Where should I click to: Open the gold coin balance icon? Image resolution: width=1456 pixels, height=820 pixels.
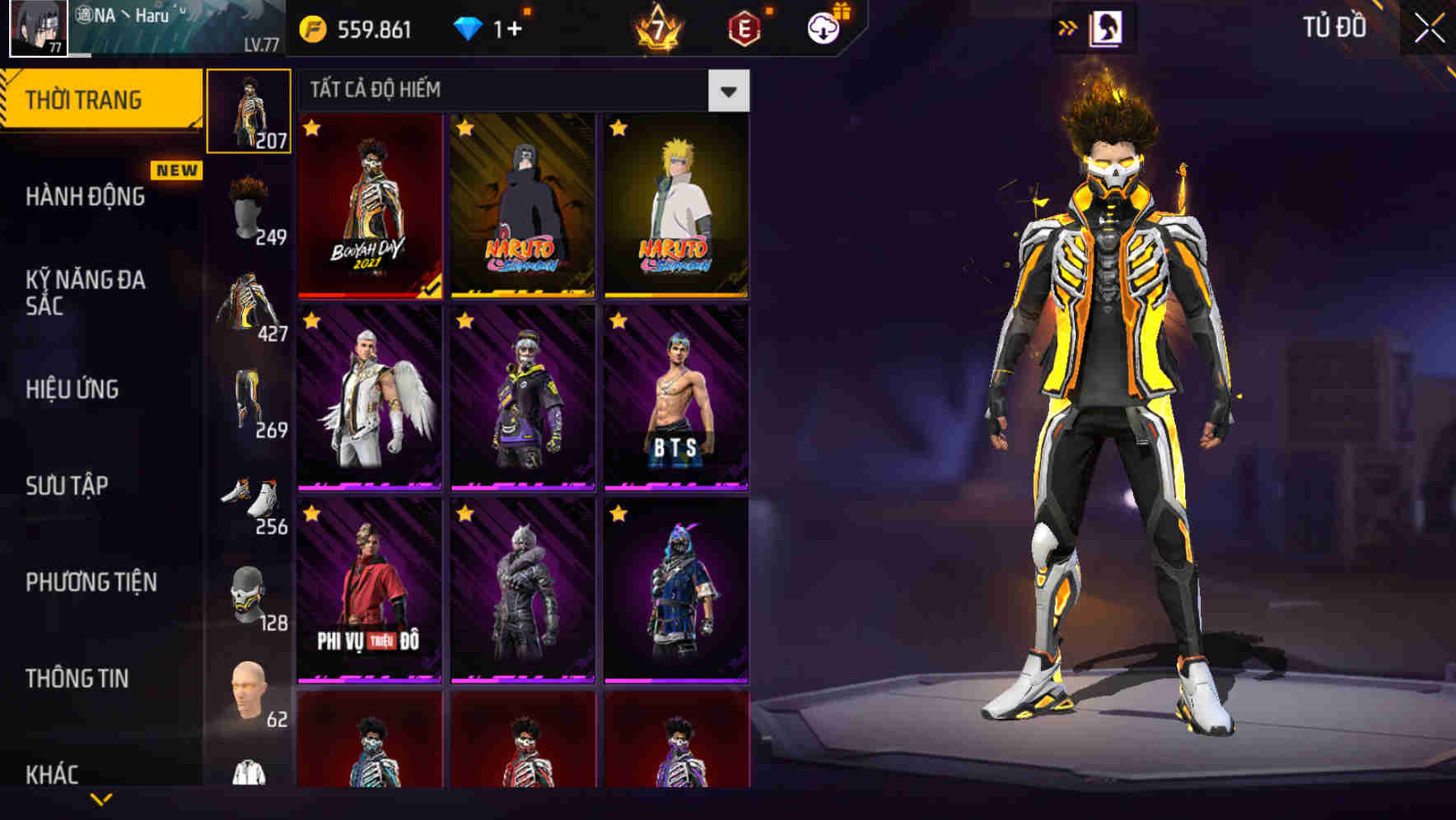click(x=313, y=26)
